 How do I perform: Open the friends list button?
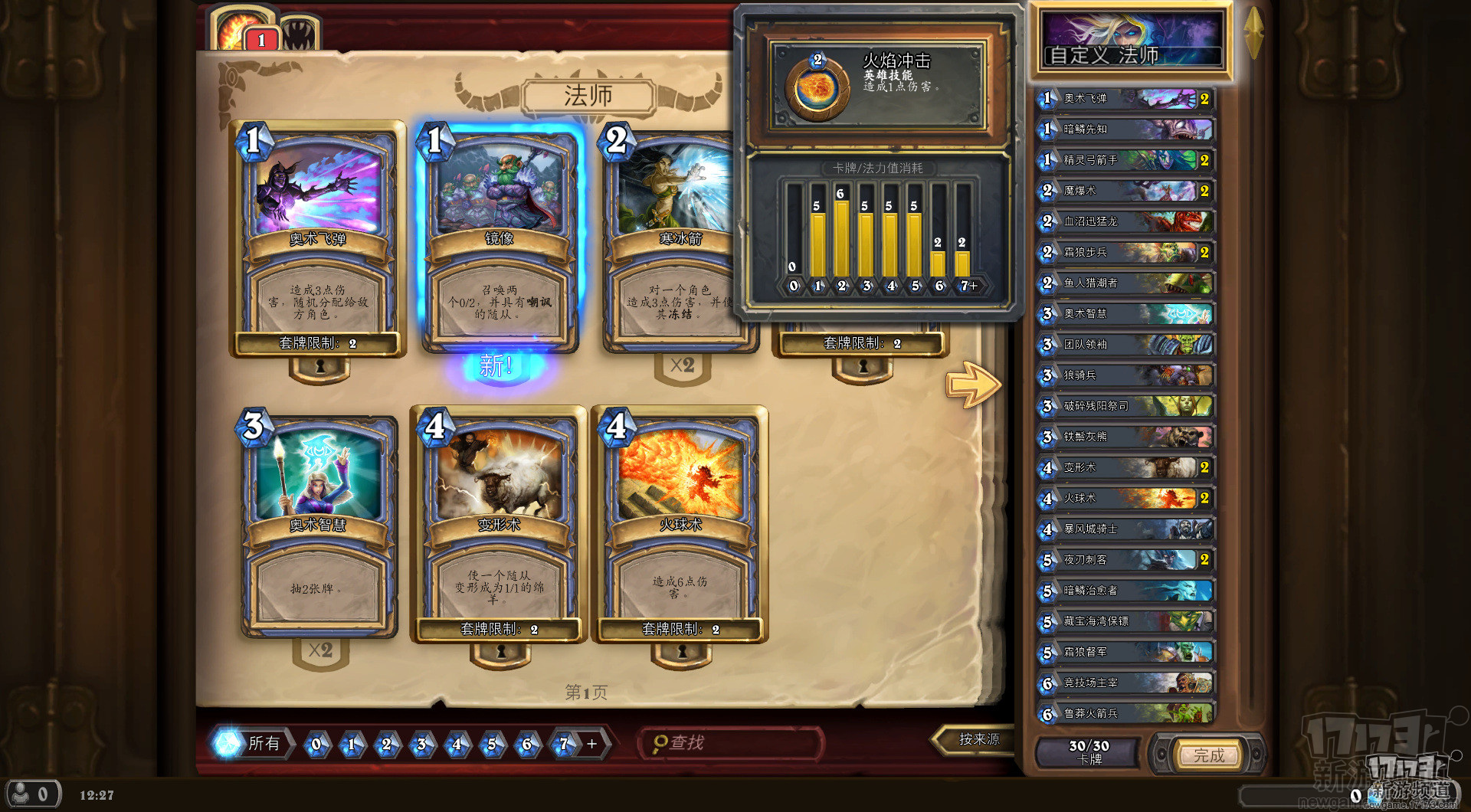pos(32,794)
